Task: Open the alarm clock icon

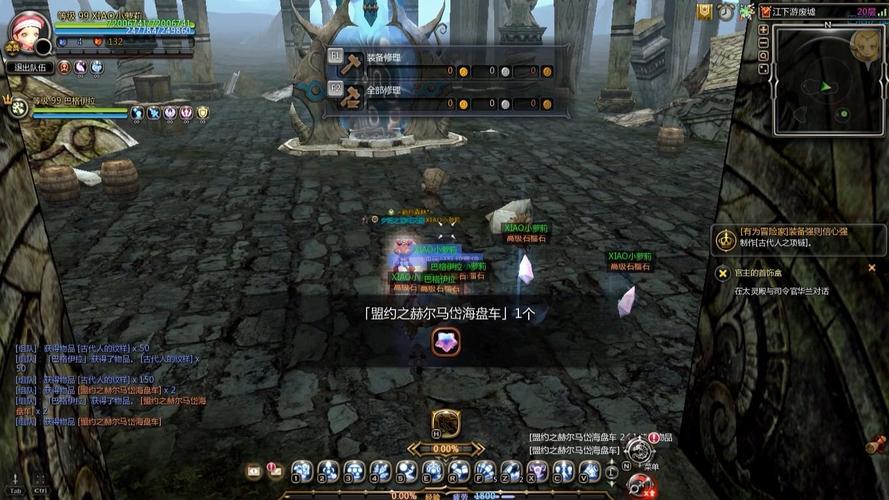Action: point(725,11)
